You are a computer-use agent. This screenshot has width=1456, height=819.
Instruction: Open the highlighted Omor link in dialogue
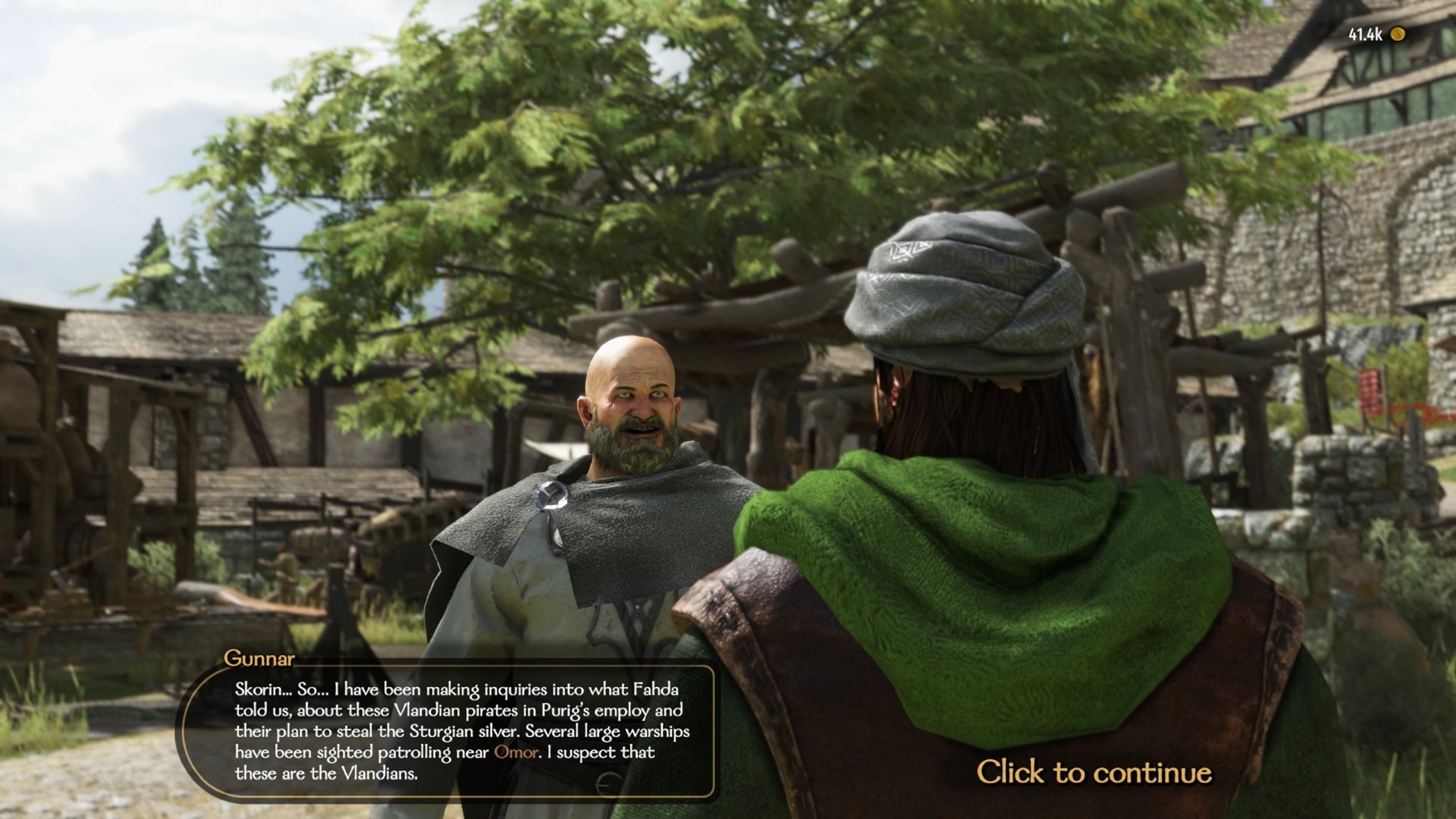coord(516,752)
